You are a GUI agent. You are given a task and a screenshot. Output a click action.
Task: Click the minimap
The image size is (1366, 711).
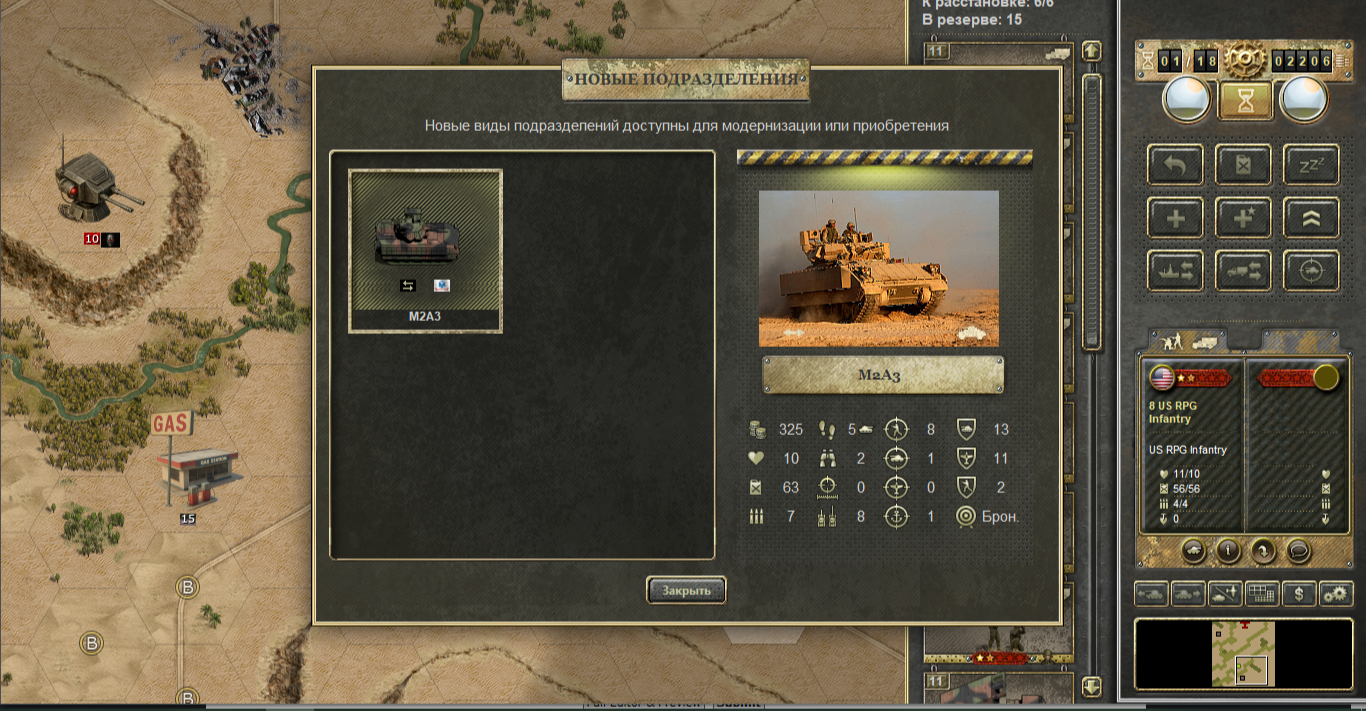pos(1243,654)
